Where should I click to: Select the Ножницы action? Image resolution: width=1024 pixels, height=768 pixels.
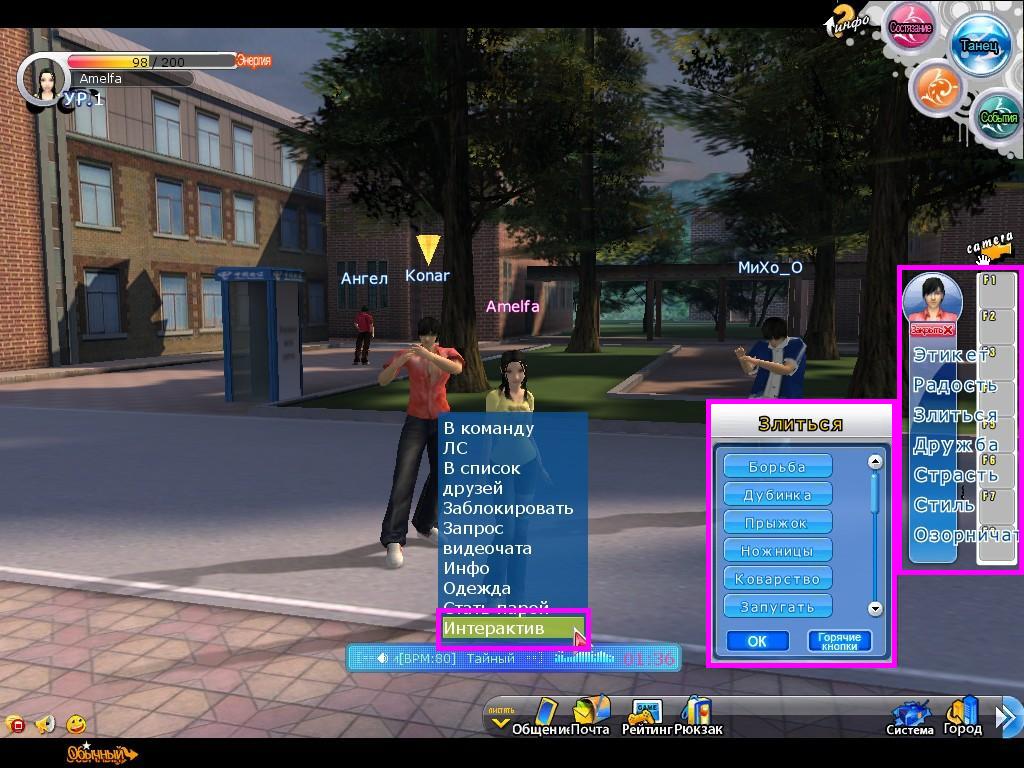778,551
